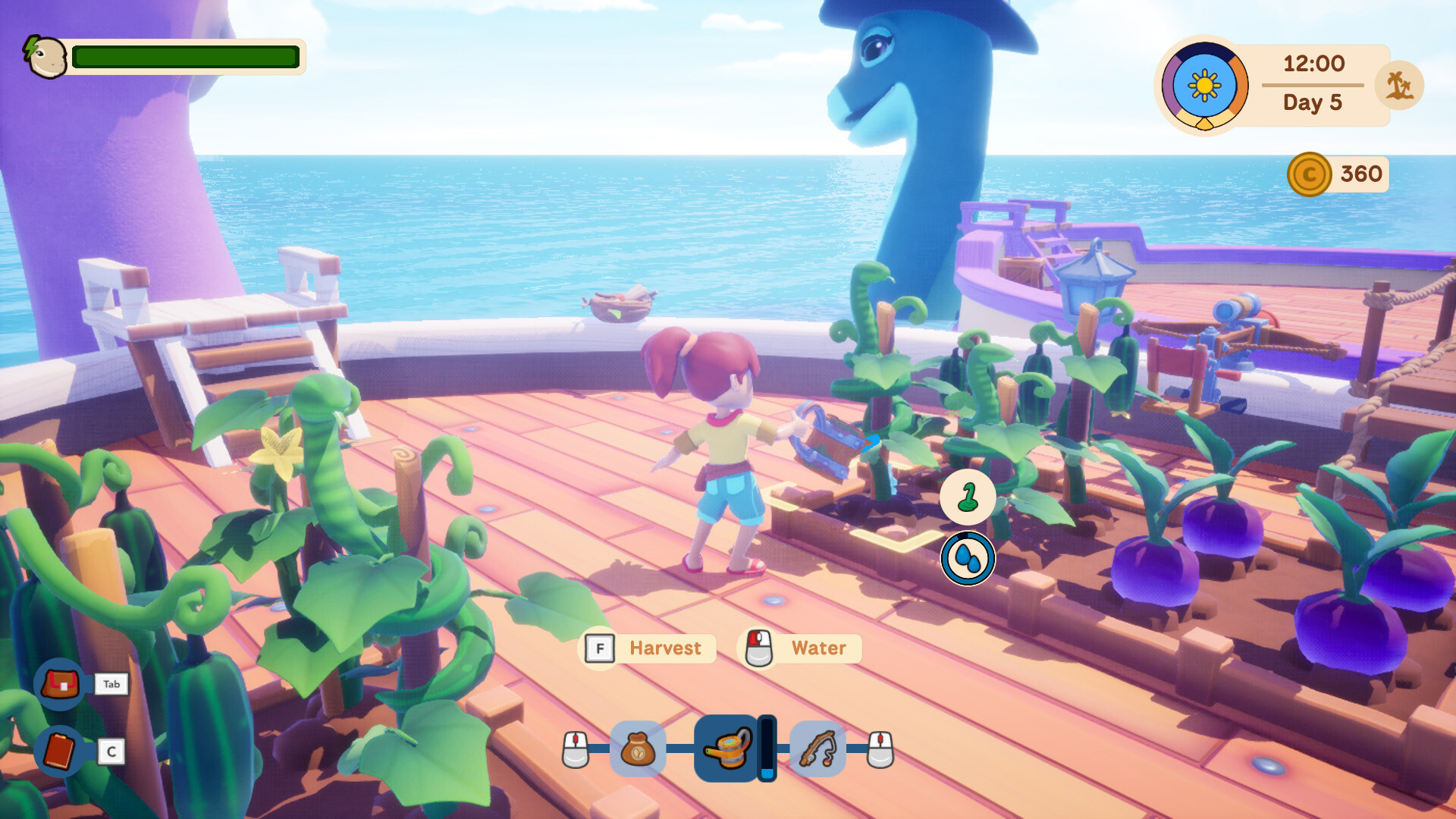
Task: Select the seed bag in the hotbar
Action: click(x=639, y=749)
